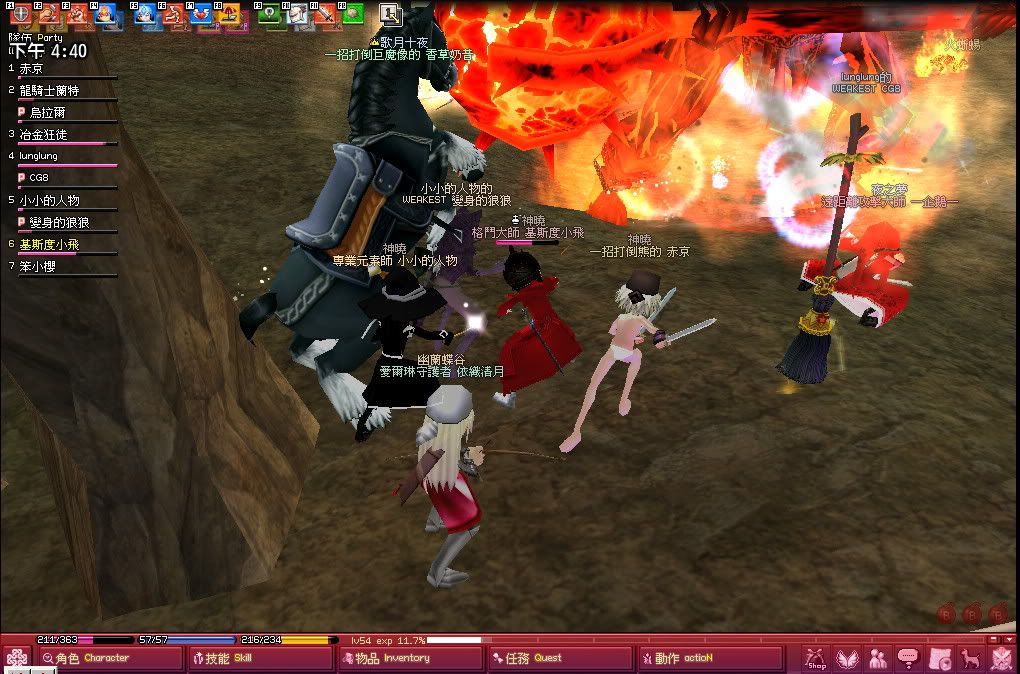Activate the F11 sword skill

pos(326,14)
